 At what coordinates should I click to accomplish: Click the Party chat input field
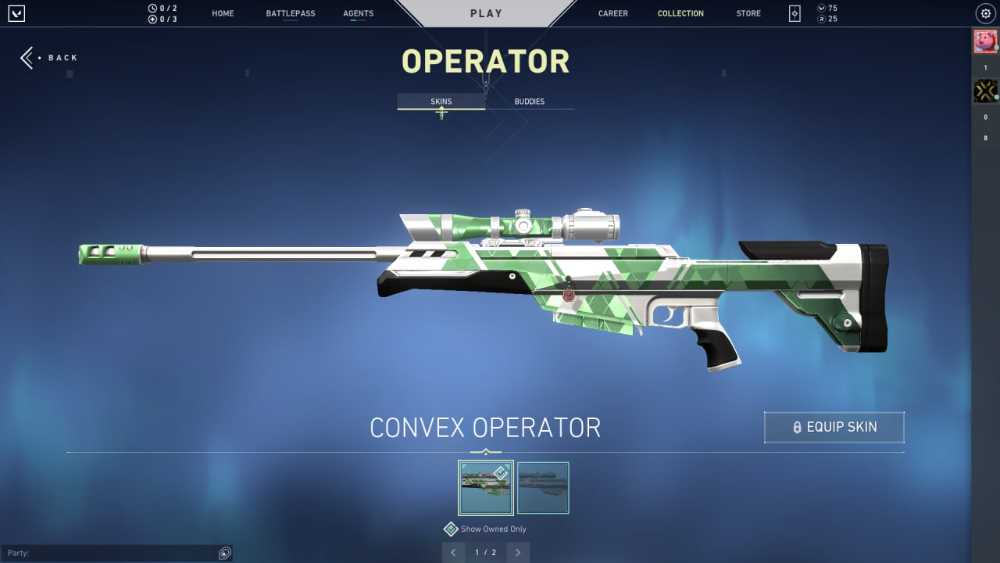(110, 553)
